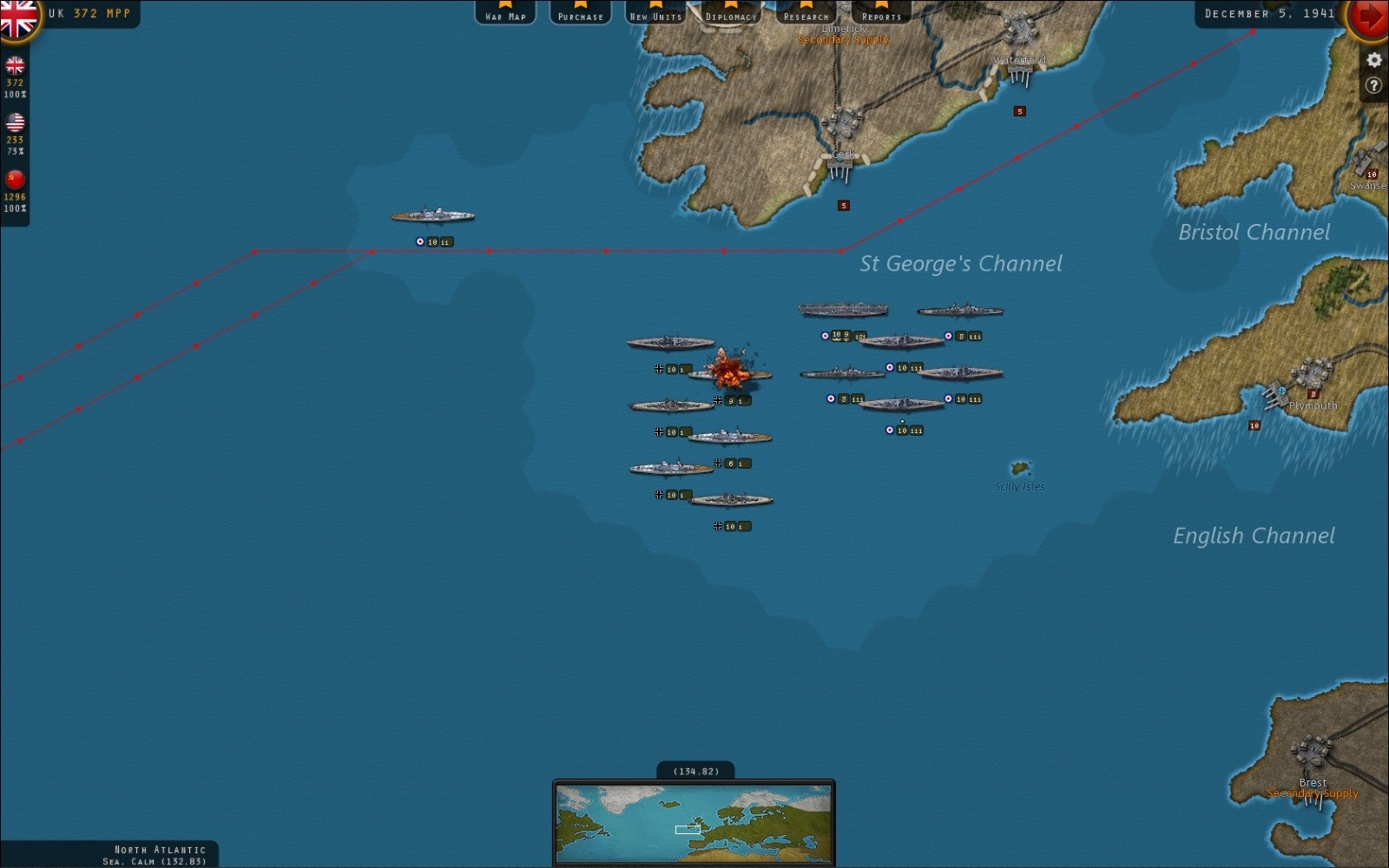Open the settings gear icon
The image size is (1389, 868).
[x=1373, y=59]
